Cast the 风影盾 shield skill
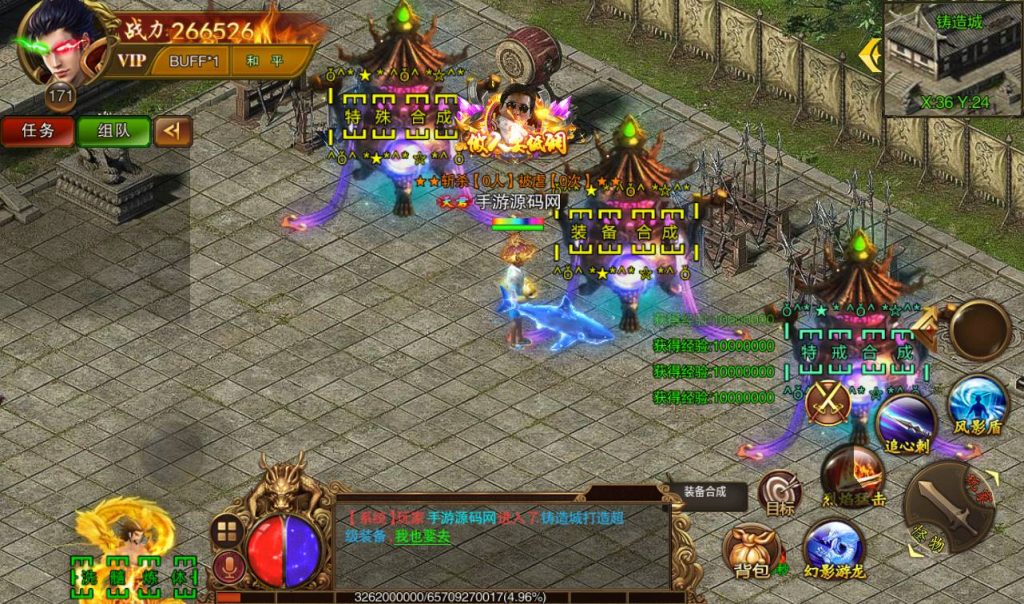 976,407
